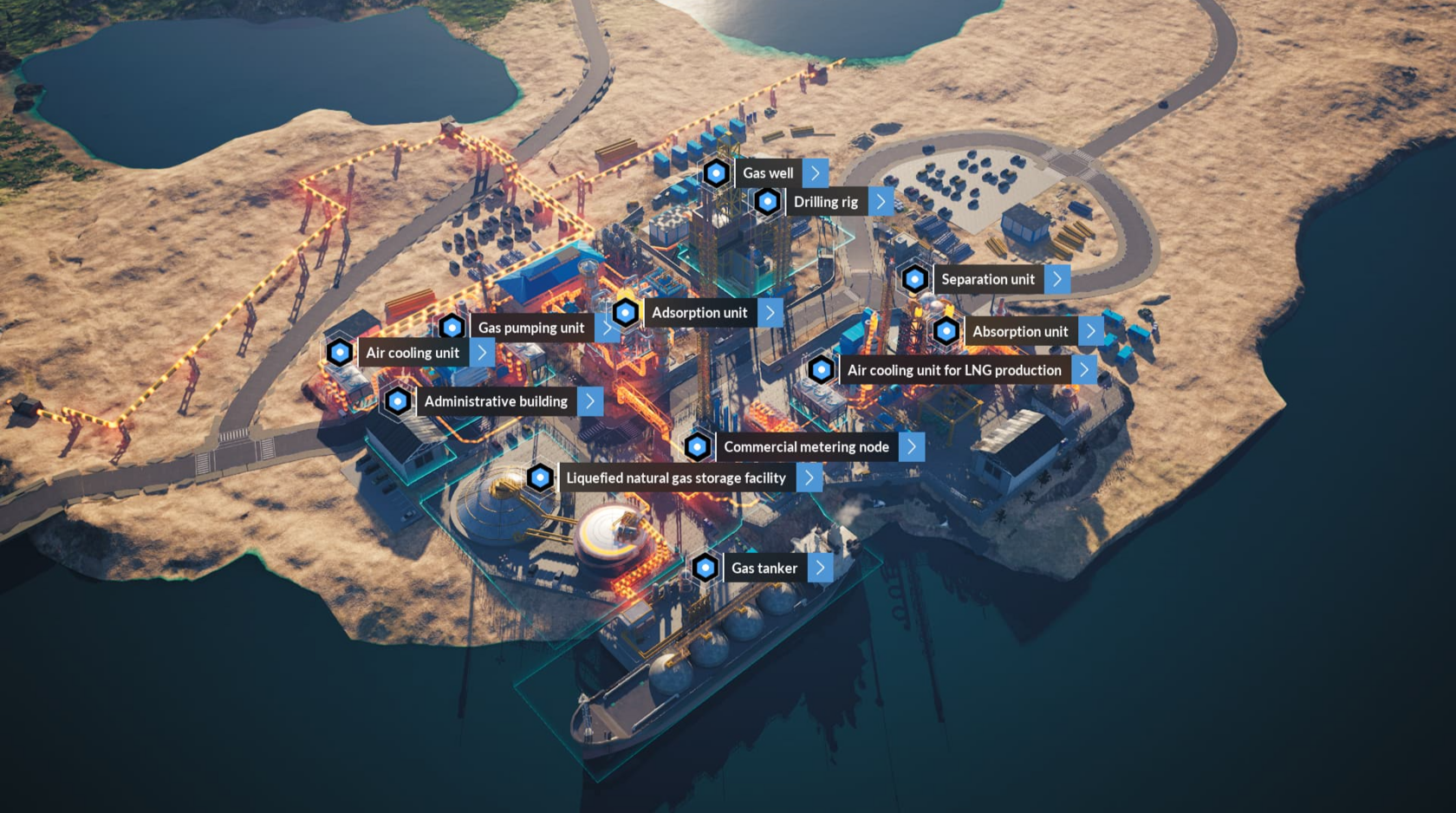The image size is (1456, 813).
Task: Open the Administrative building label
Action: pyautogui.click(x=496, y=401)
